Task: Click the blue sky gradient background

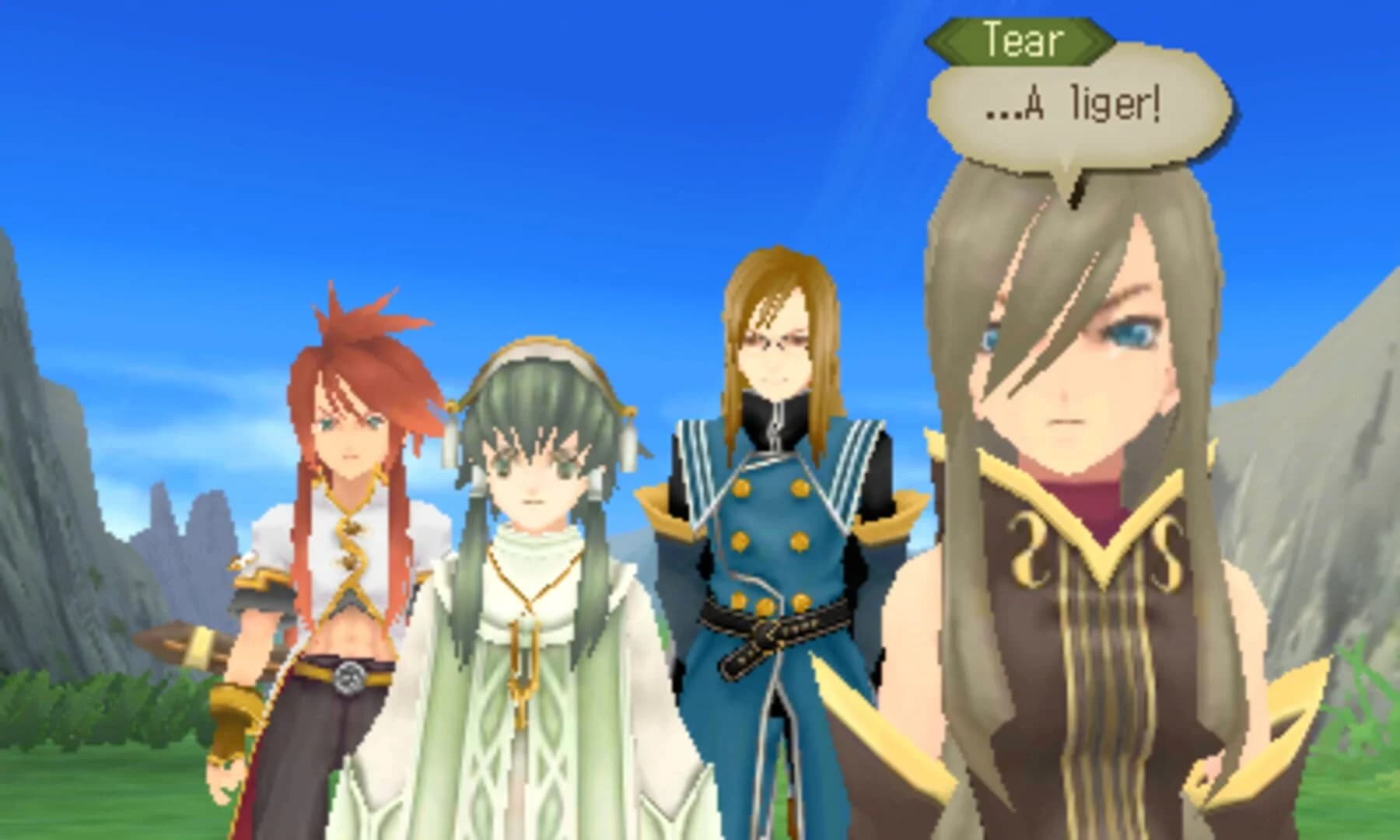Action: (x=622, y=117)
